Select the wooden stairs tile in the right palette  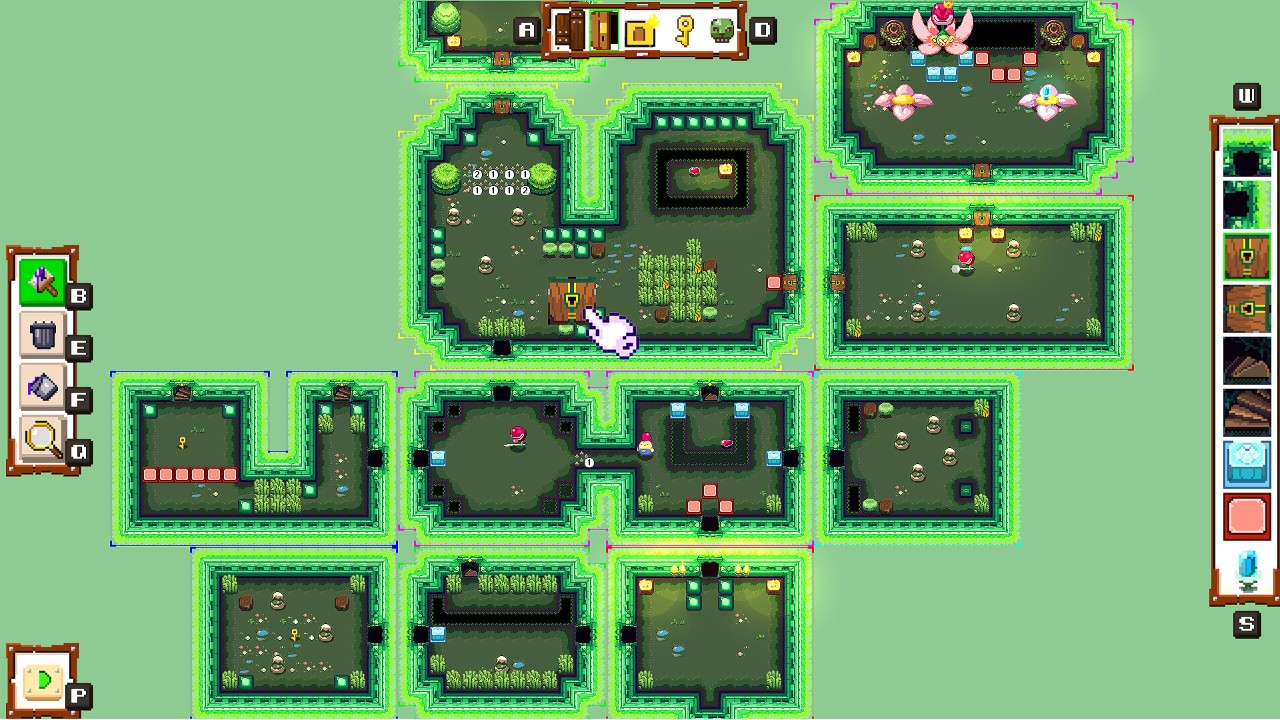point(1247,409)
